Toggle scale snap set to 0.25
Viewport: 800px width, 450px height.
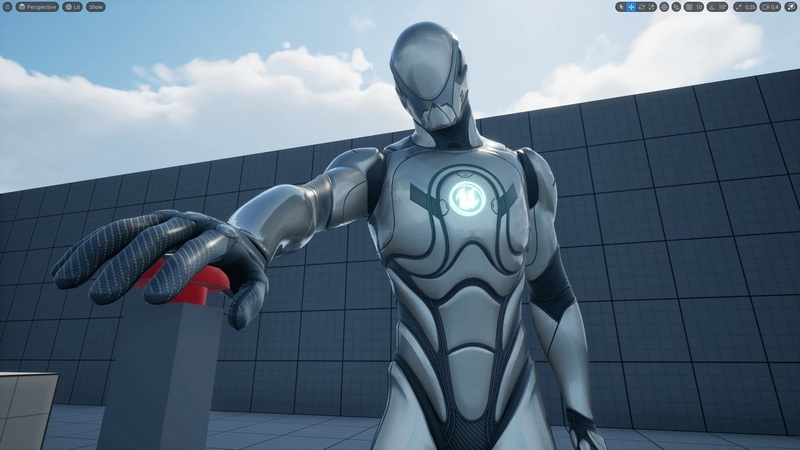coord(745,6)
